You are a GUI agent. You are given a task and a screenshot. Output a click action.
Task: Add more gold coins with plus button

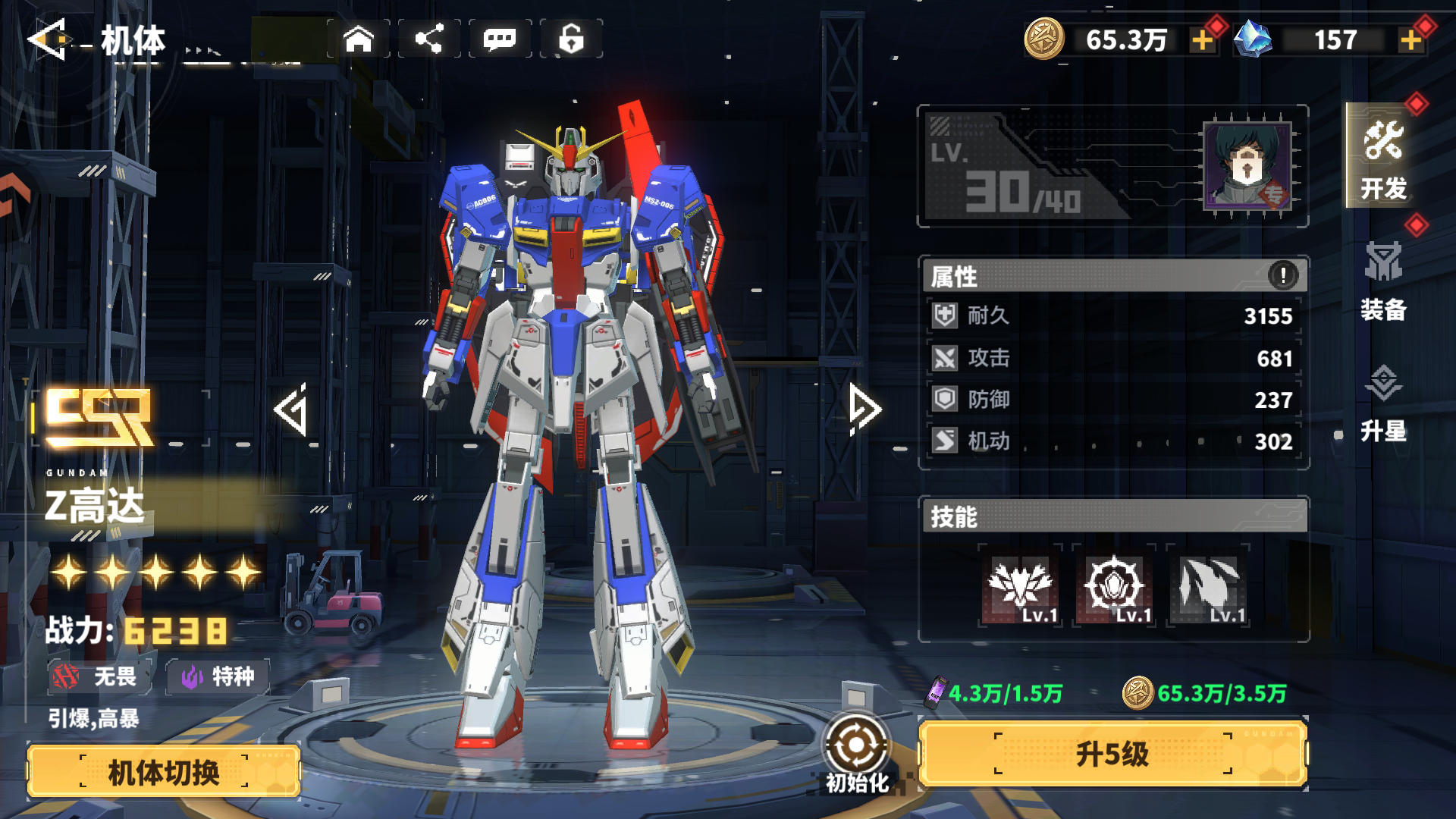pyautogui.click(x=1202, y=40)
